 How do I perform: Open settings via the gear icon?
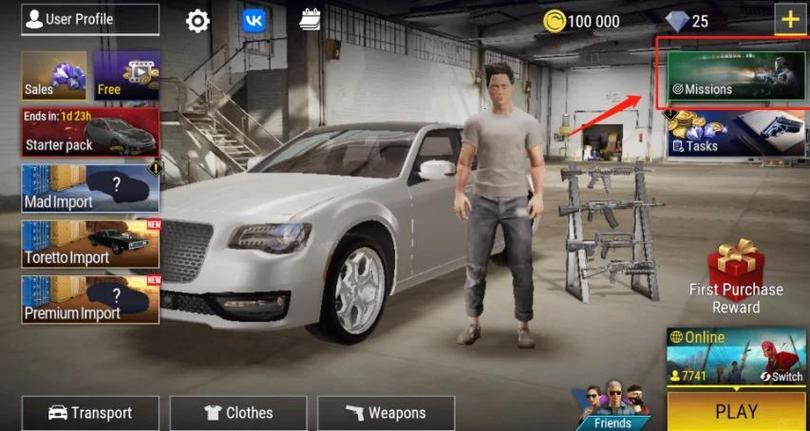198,21
